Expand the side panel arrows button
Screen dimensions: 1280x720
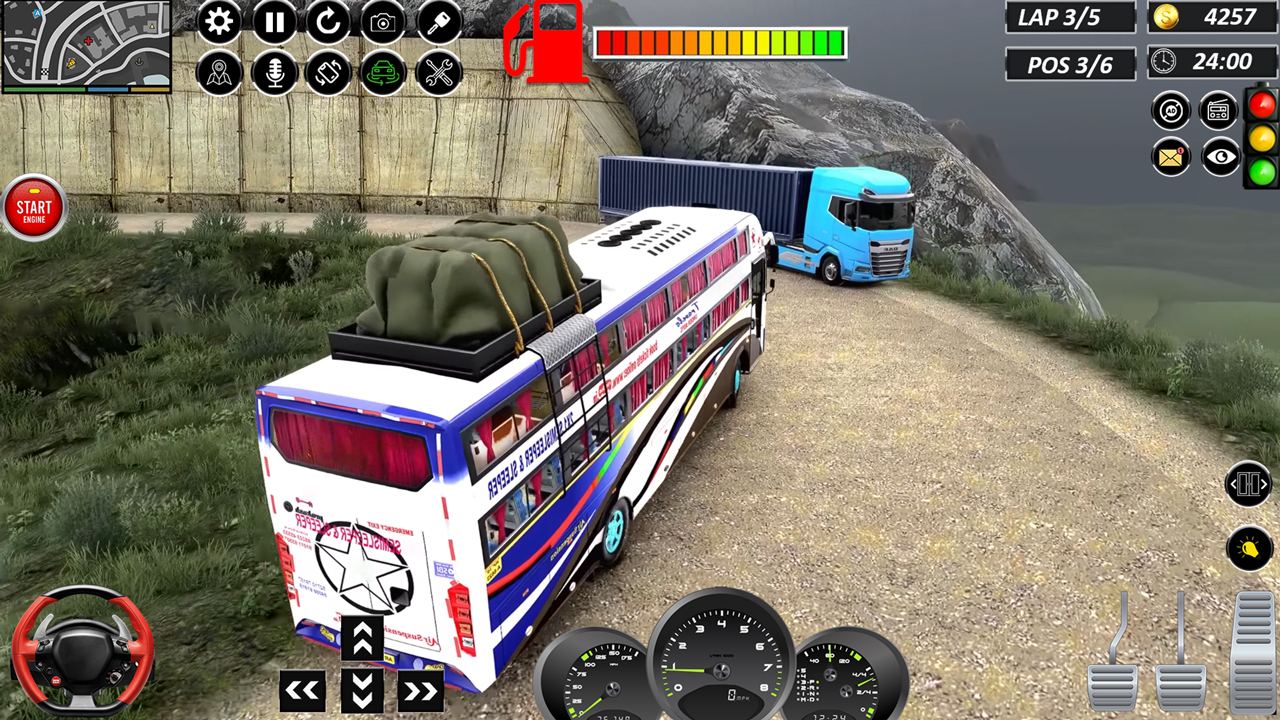(x=1248, y=485)
